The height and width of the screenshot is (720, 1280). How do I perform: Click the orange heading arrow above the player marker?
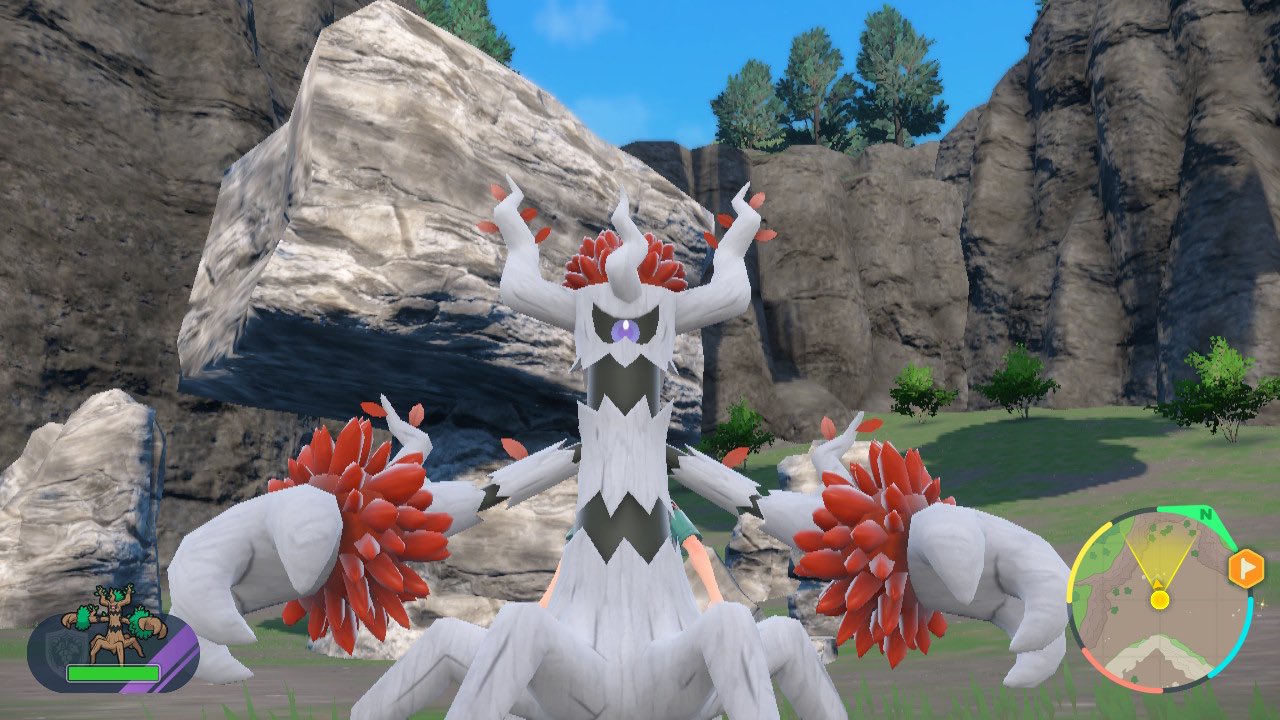click(x=1158, y=583)
